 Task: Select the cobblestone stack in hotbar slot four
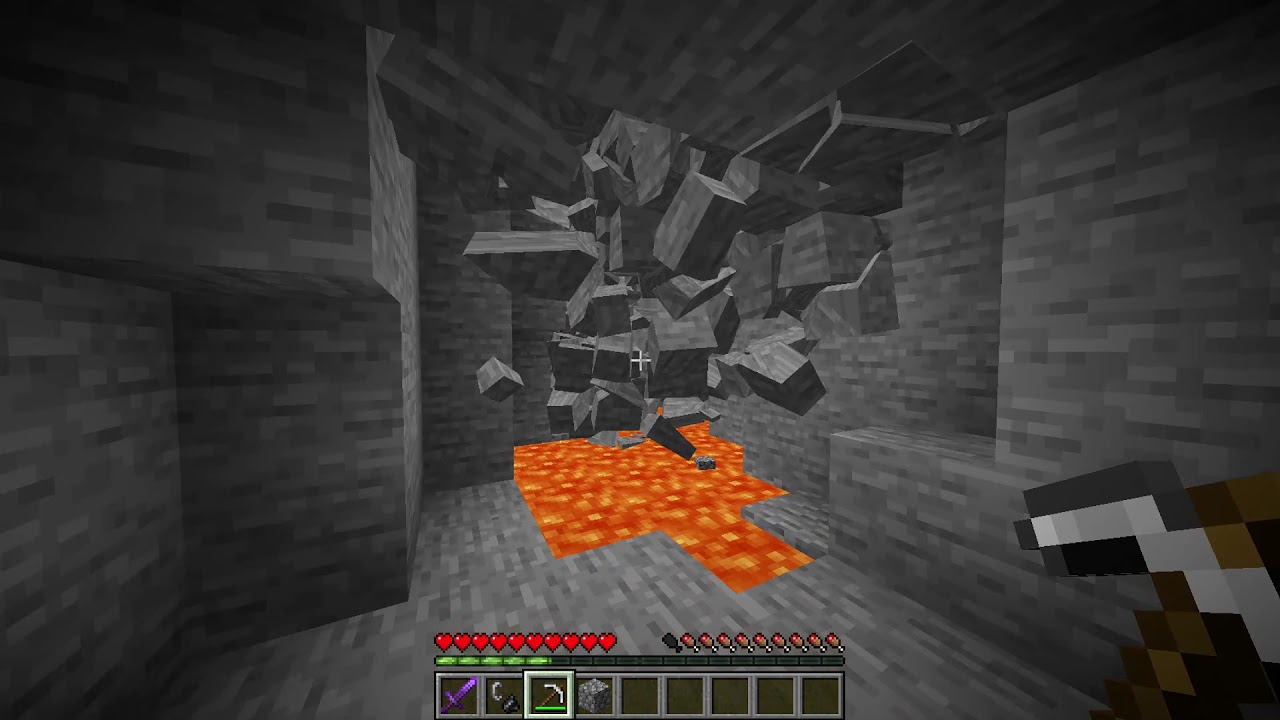point(592,695)
